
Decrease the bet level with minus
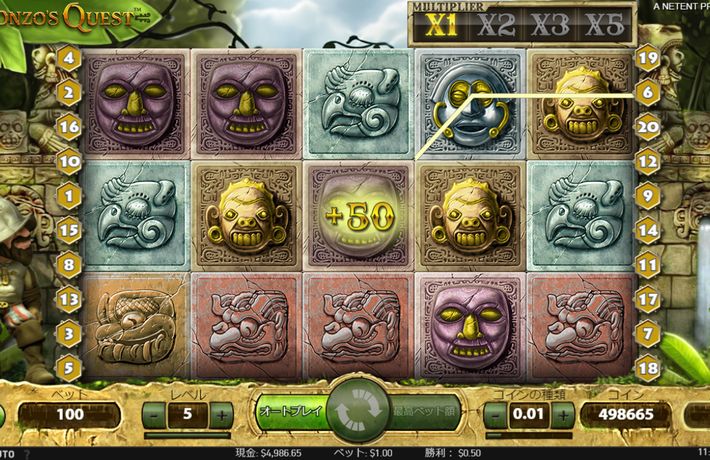155,413
